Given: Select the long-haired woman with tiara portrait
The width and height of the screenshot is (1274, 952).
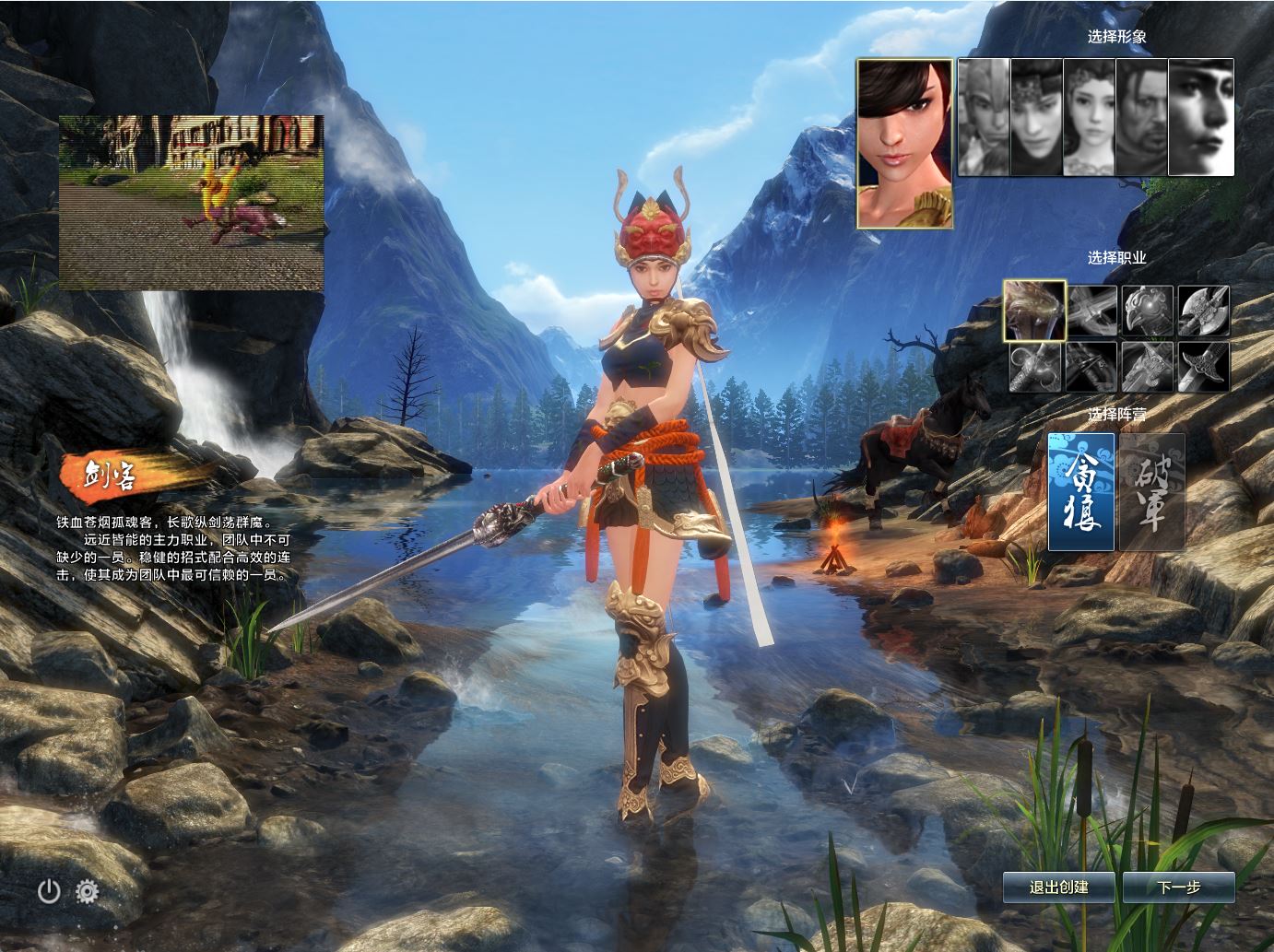Looking at the screenshot, I should (x=1089, y=117).
